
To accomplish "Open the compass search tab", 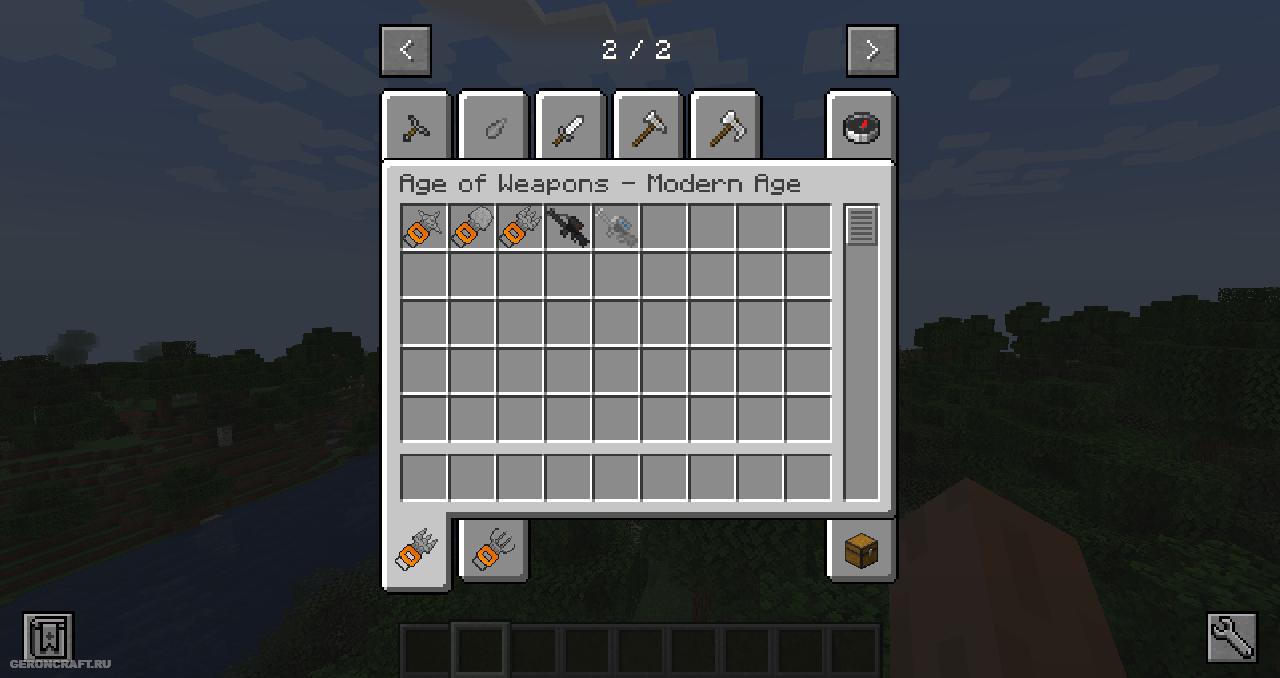I will pos(861,128).
